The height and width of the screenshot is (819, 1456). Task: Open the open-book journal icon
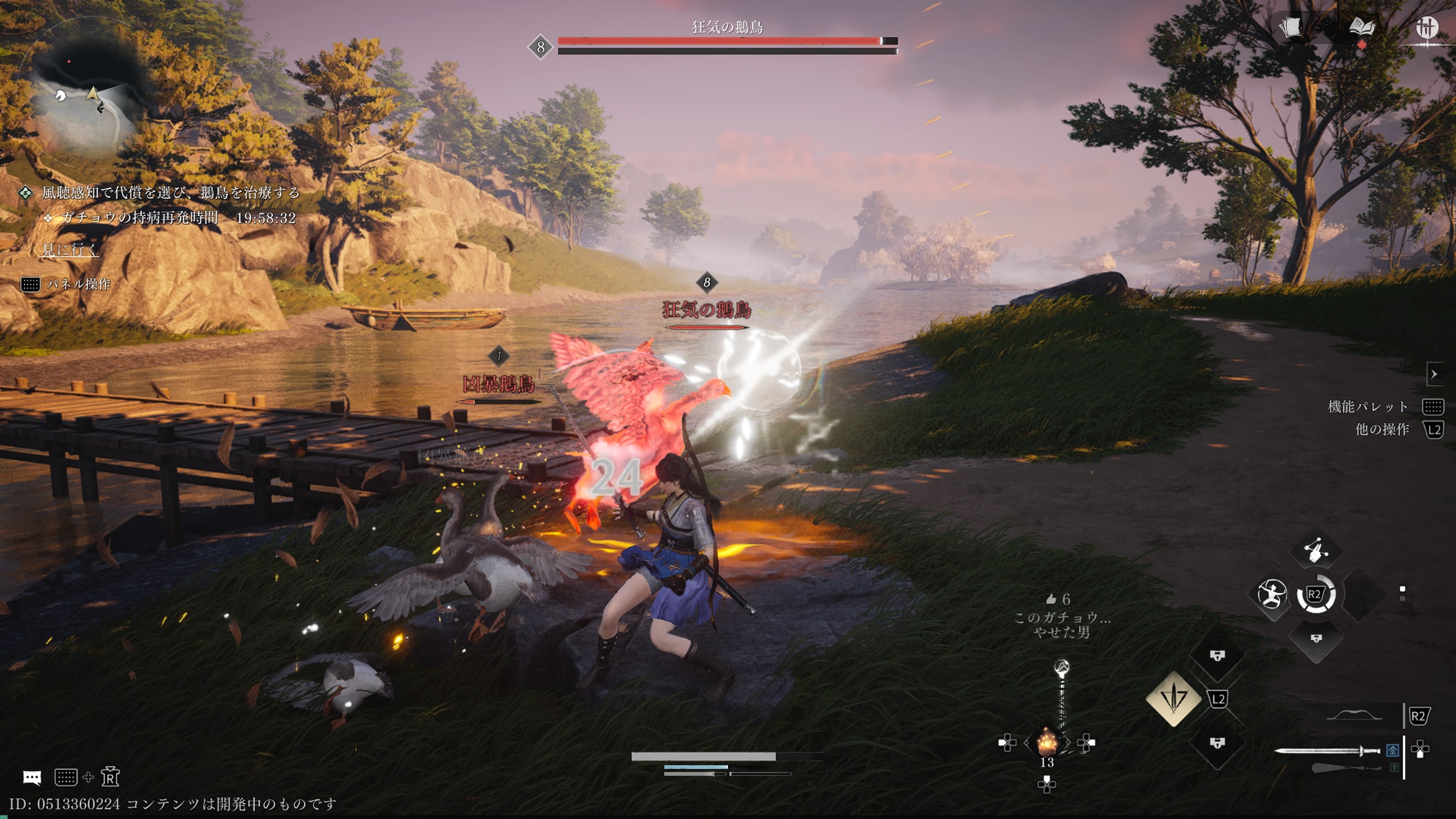click(x=1362, y=27)
